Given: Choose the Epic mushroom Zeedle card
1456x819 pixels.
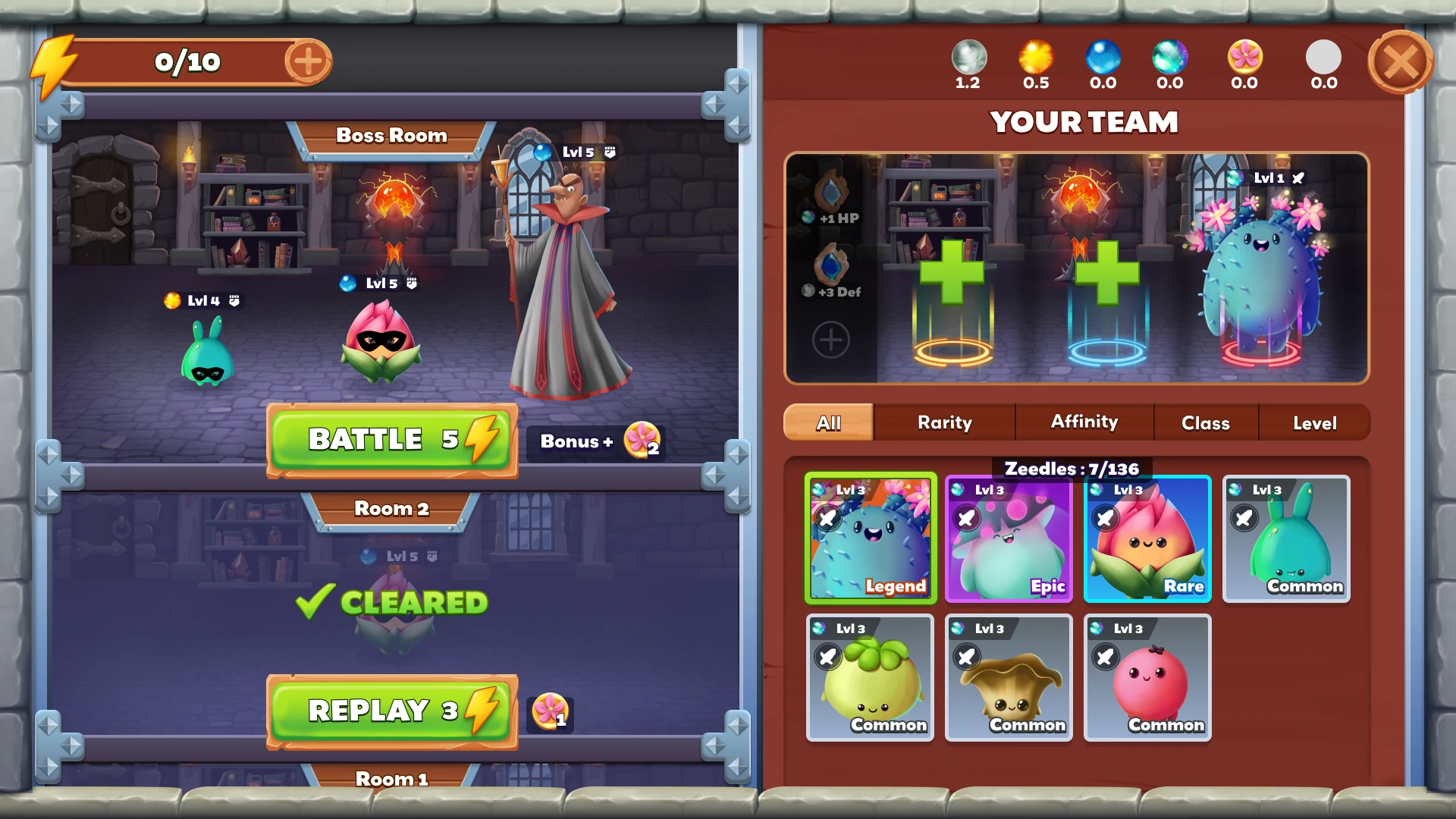Looking at the screenshot, I should point(1009,538).
